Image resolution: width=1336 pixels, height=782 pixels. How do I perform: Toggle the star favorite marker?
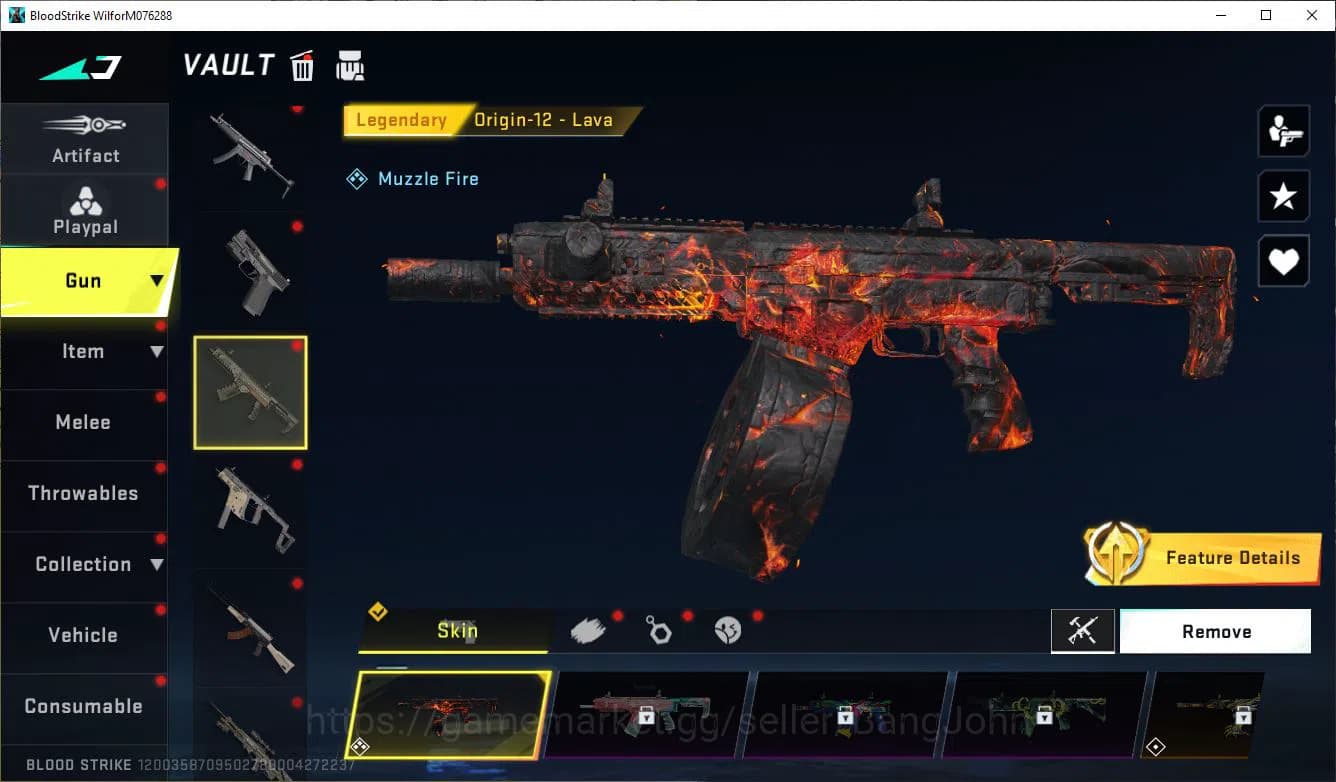point(1283,196)
